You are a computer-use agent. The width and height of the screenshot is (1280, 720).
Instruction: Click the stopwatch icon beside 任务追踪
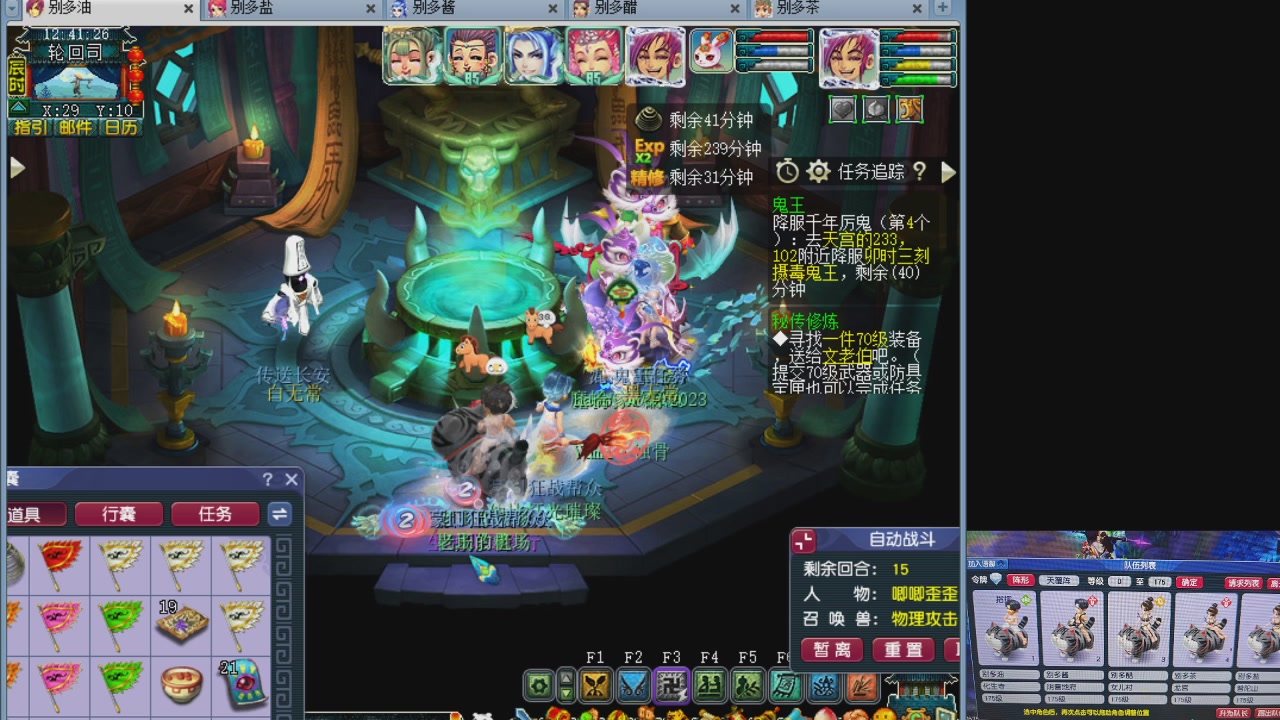[x=786, y=171]
